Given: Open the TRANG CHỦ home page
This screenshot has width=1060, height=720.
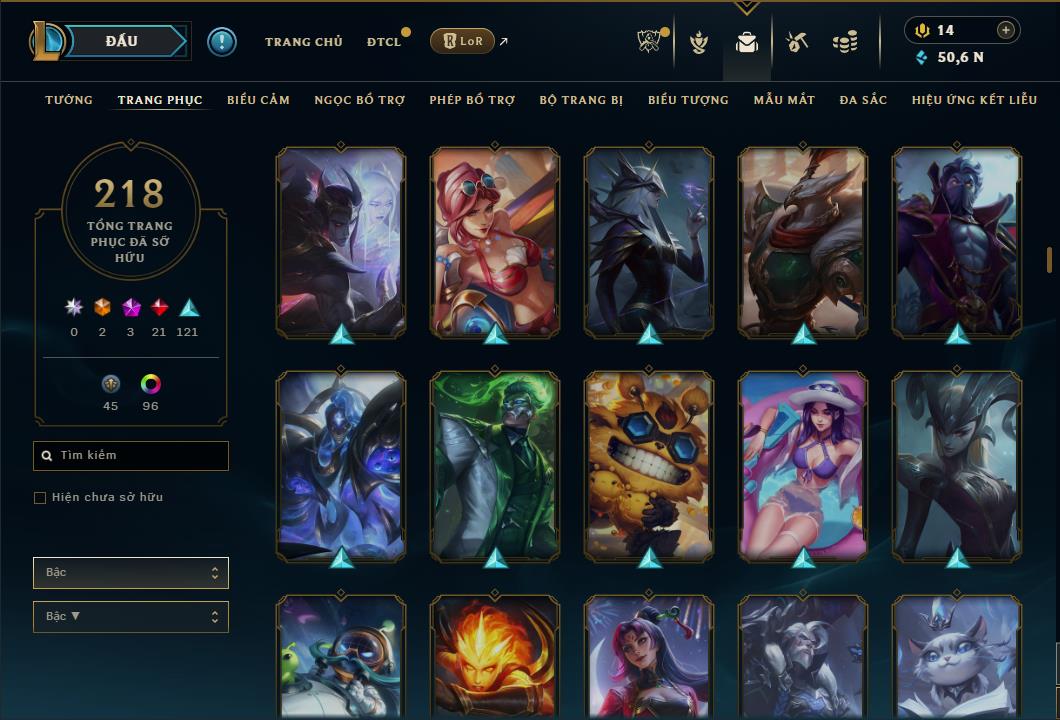Looking at the screenshot, I should [303, 42].
